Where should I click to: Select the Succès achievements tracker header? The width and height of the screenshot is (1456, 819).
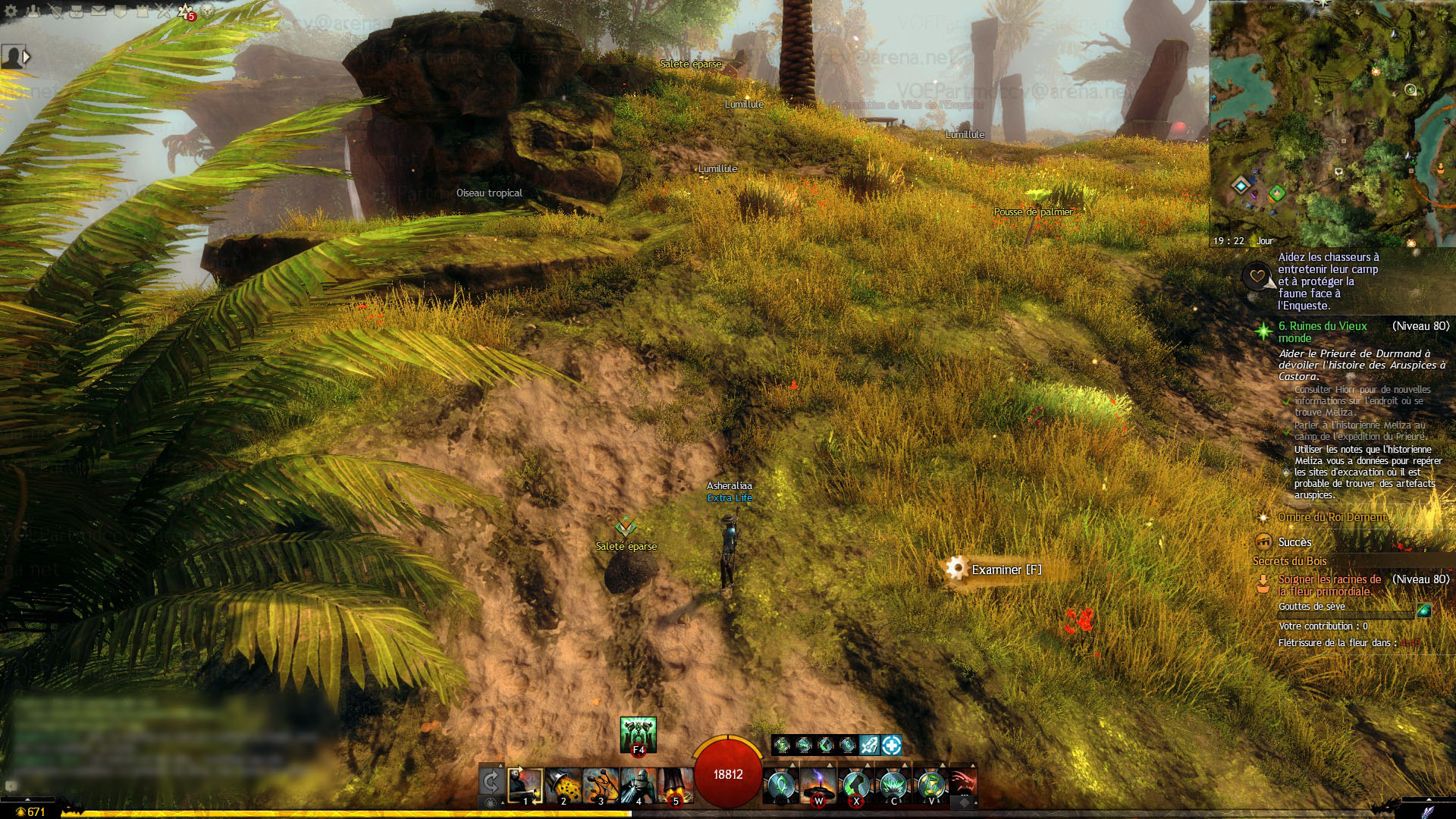pos(1294,542)
